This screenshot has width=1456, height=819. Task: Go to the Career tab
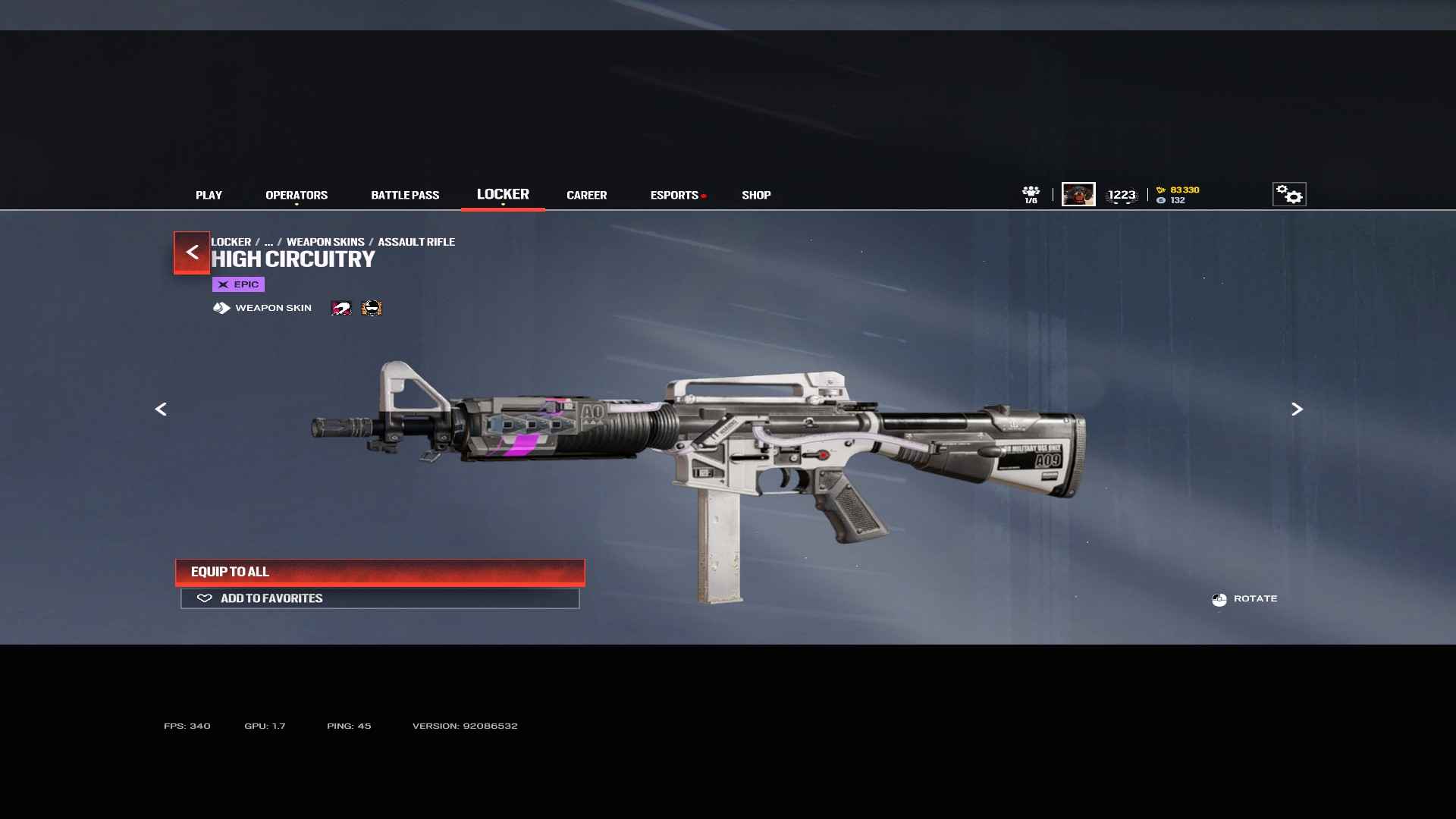(586, 195)
